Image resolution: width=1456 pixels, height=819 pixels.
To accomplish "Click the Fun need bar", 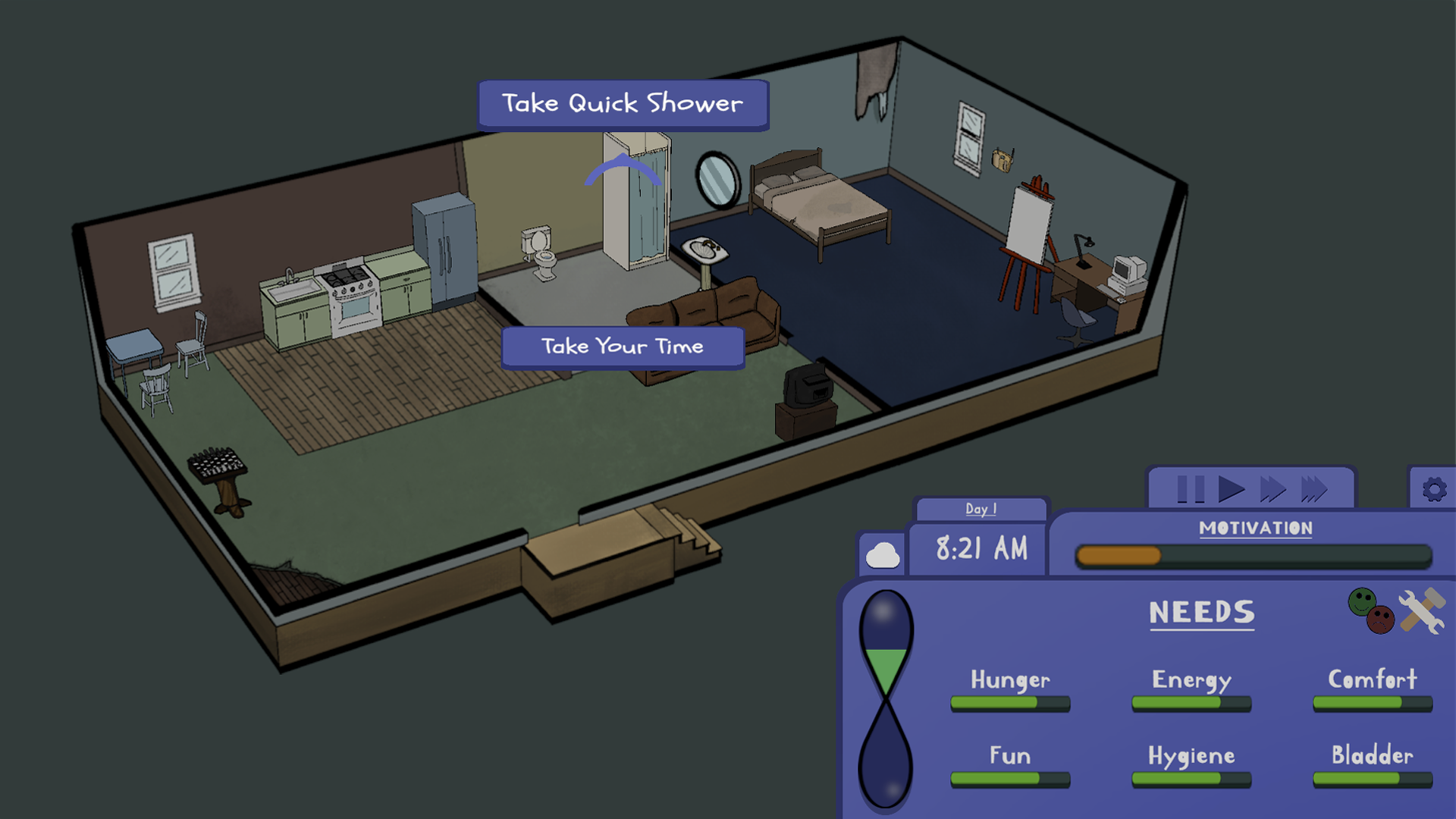I will [x=1009, y=779].
